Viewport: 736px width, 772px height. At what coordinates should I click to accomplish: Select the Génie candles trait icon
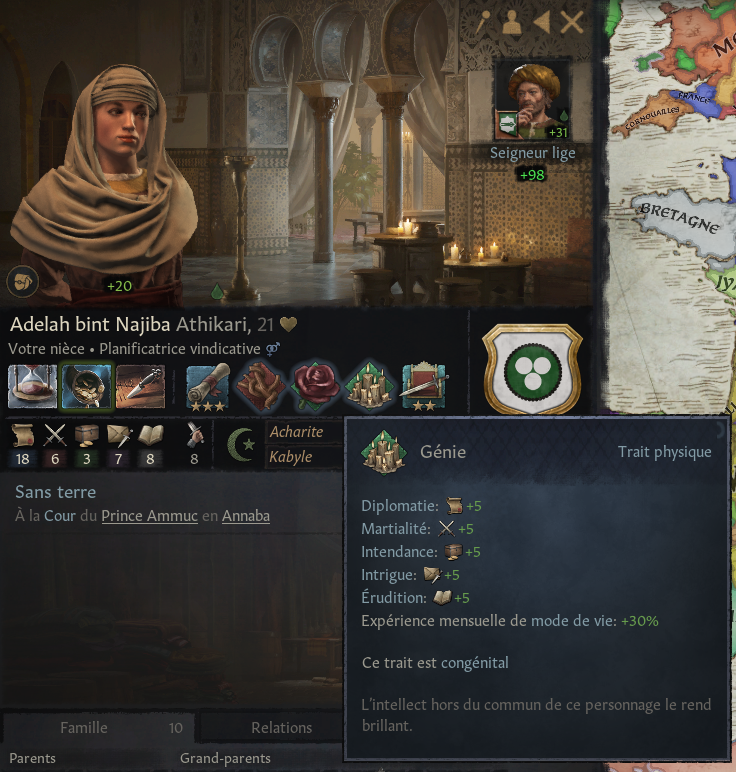[370, 386]
